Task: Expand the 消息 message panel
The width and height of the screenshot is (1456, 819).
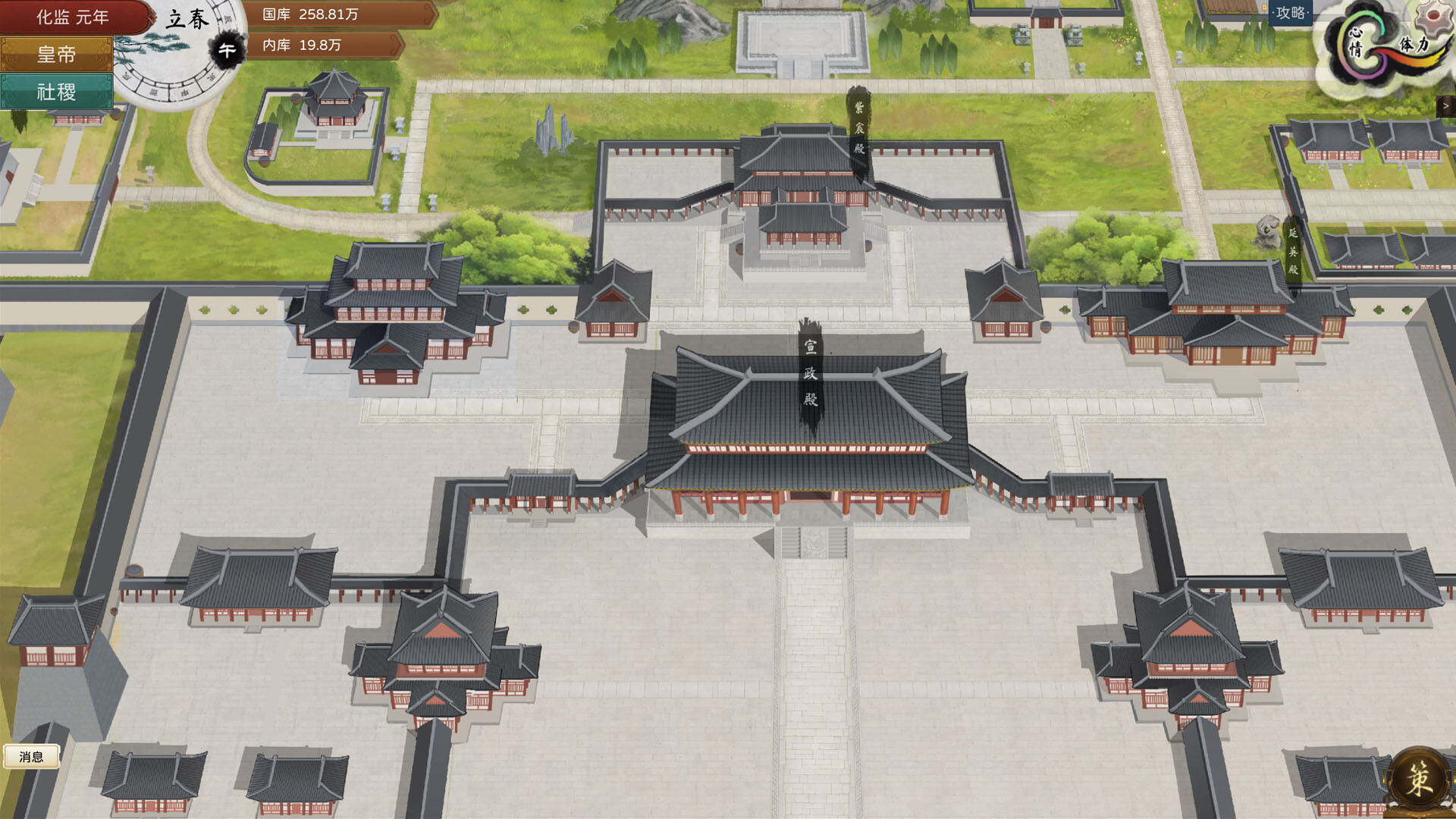Action: coord(32,756)
